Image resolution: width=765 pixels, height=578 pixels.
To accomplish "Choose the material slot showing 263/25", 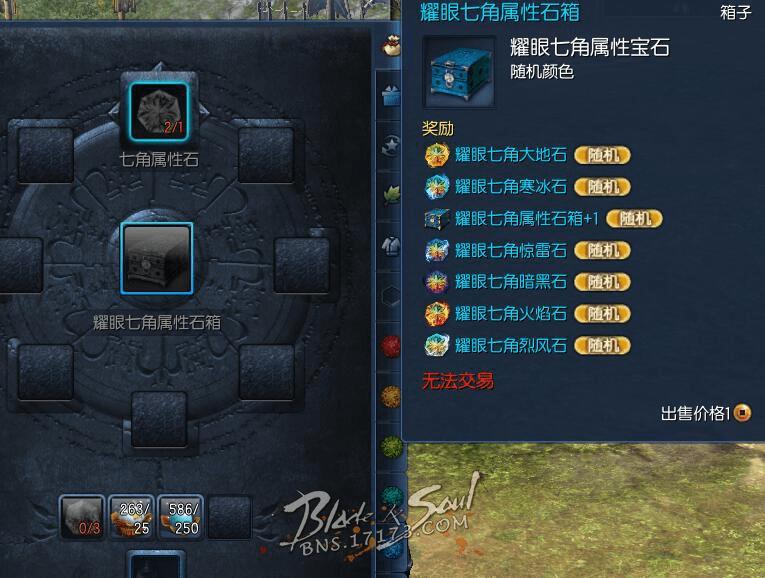I will click(134, 517).
